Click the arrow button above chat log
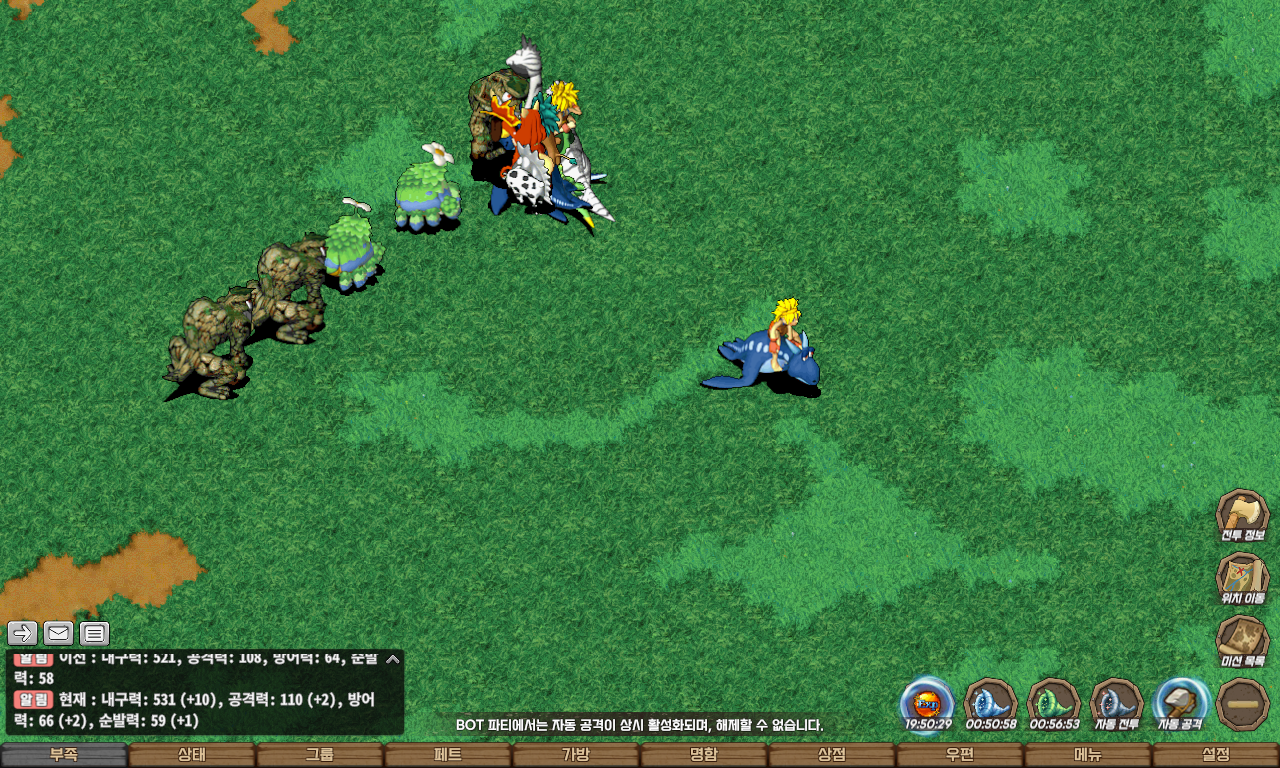Viewport: 1280px width, 768px height. pyautogui.click(x=23, y=633)
